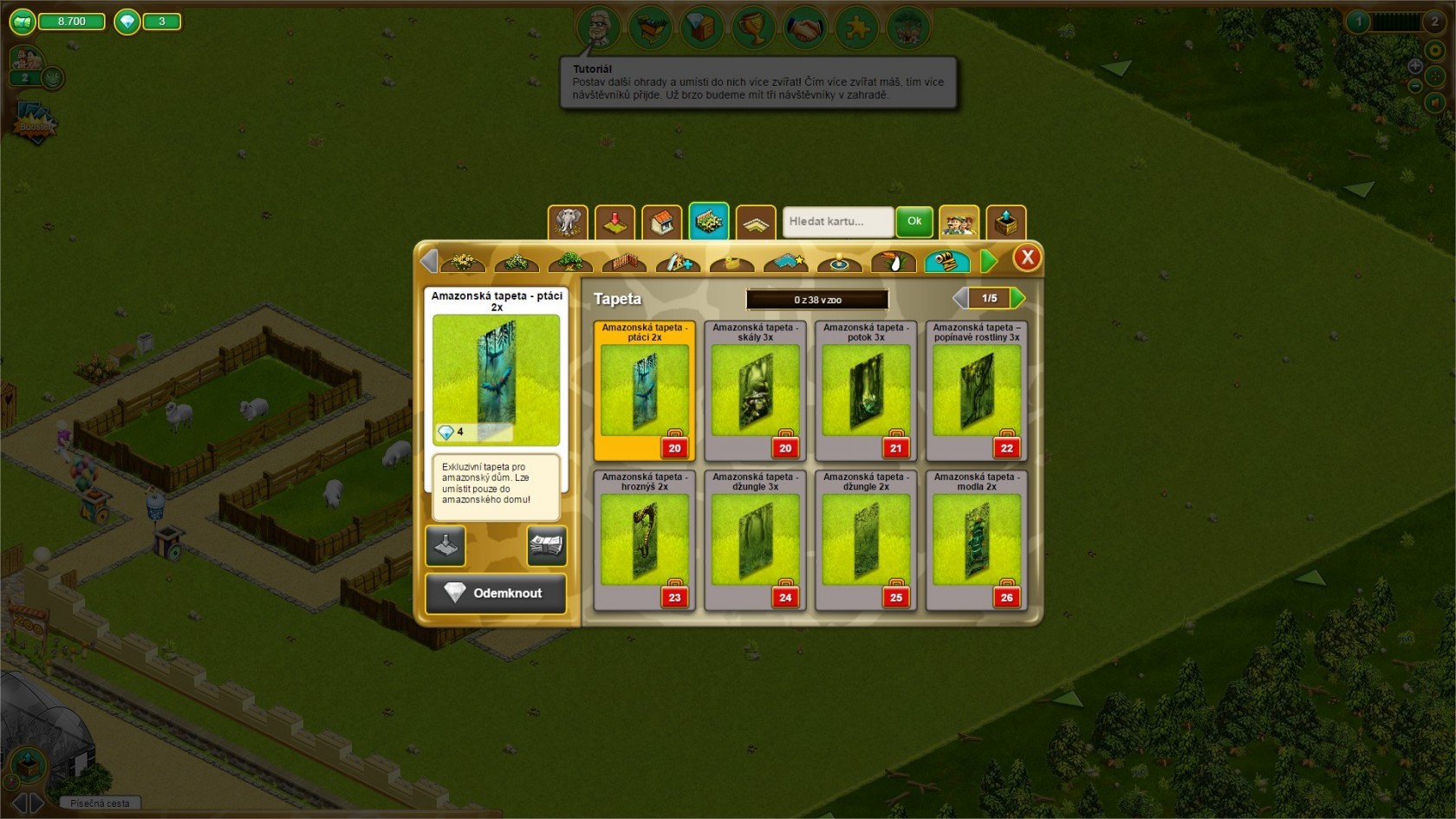Open the puzzle piece menu
Screen dimensions: 1456x819
pos(857,29)
